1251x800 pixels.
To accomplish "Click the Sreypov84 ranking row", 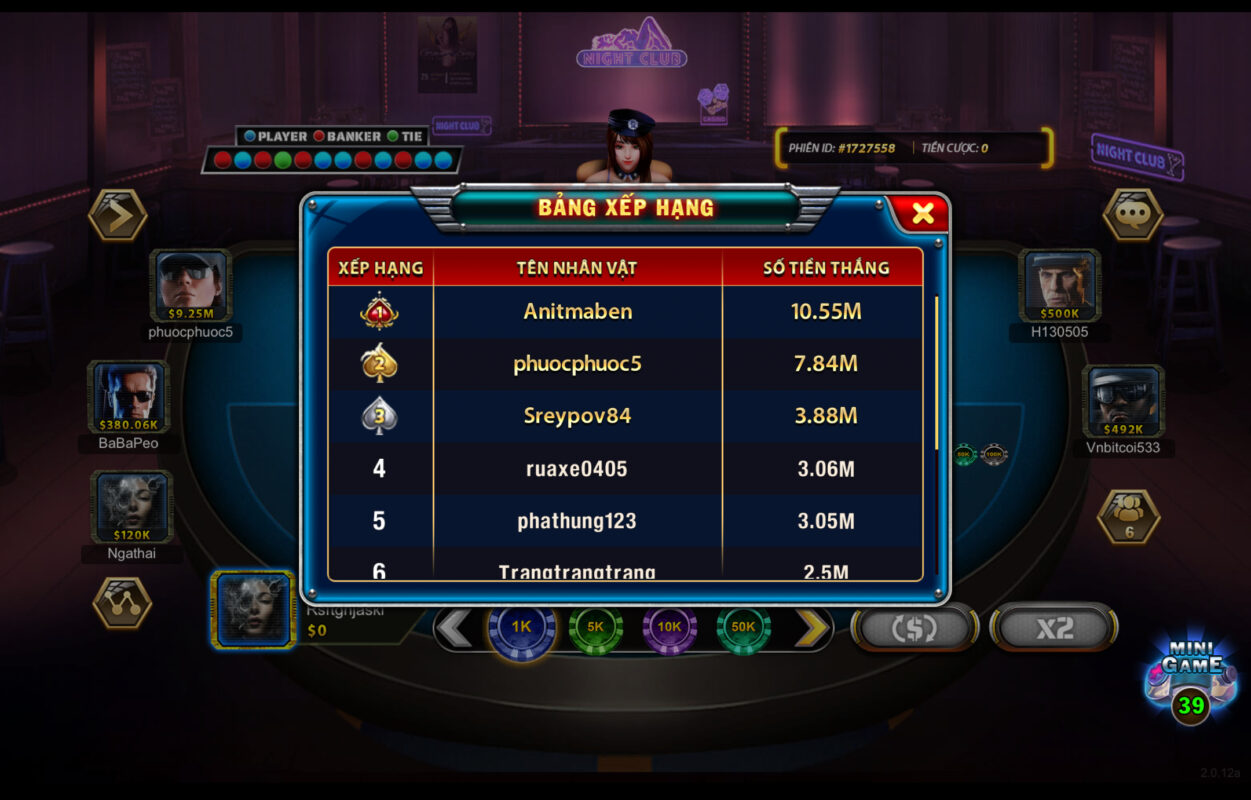I will [626, 416].
